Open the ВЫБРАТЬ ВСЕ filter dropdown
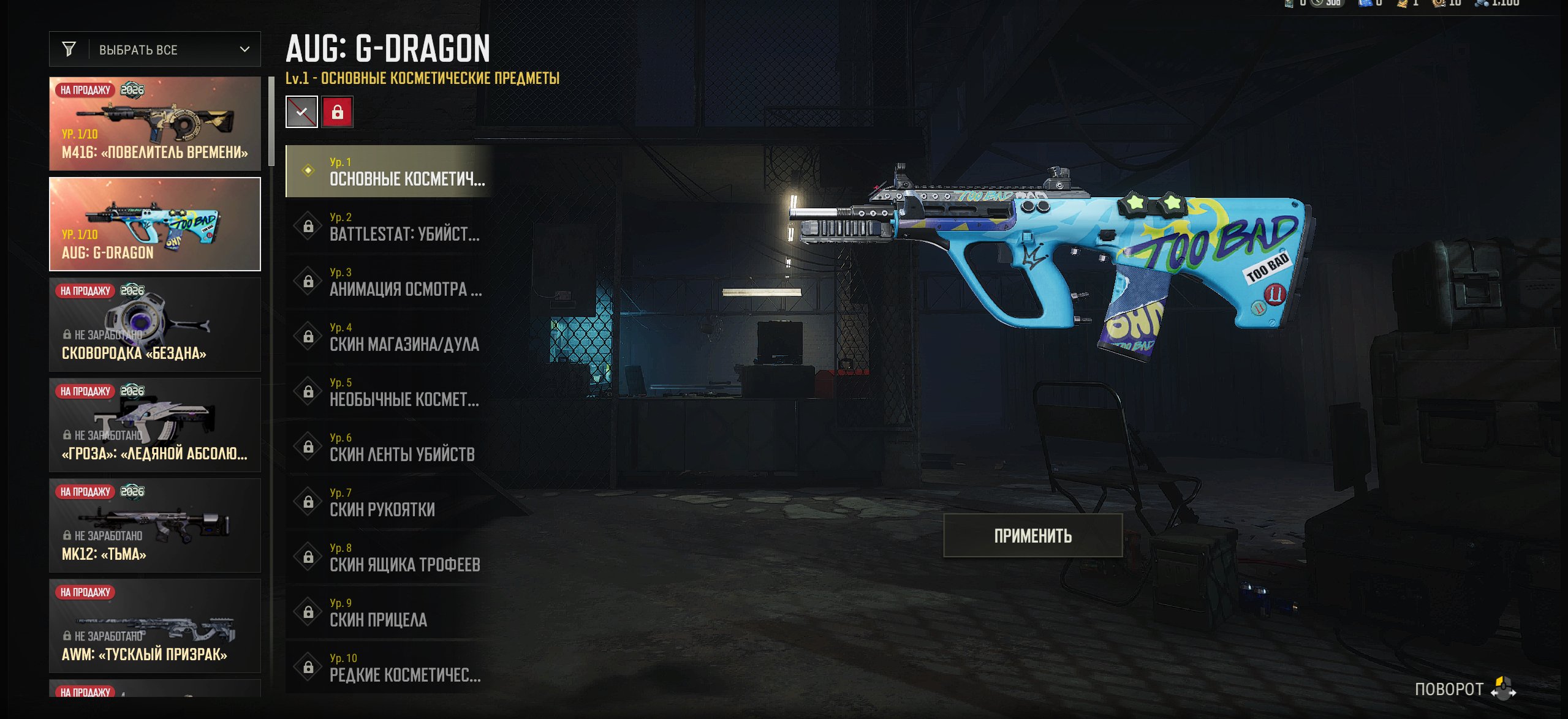The height and width of the screenshot is (719, 1568). 155,50
